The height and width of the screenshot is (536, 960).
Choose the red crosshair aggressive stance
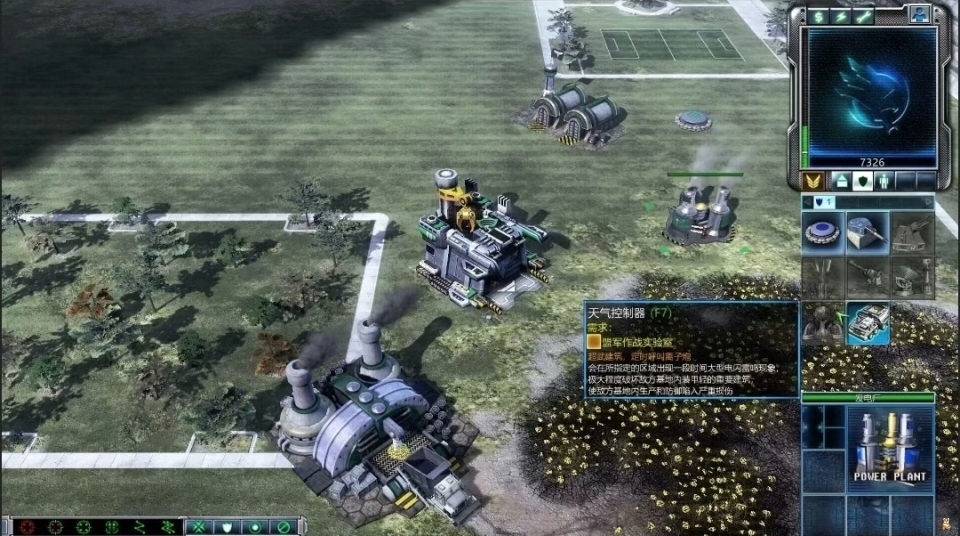(x=26, y=527)
